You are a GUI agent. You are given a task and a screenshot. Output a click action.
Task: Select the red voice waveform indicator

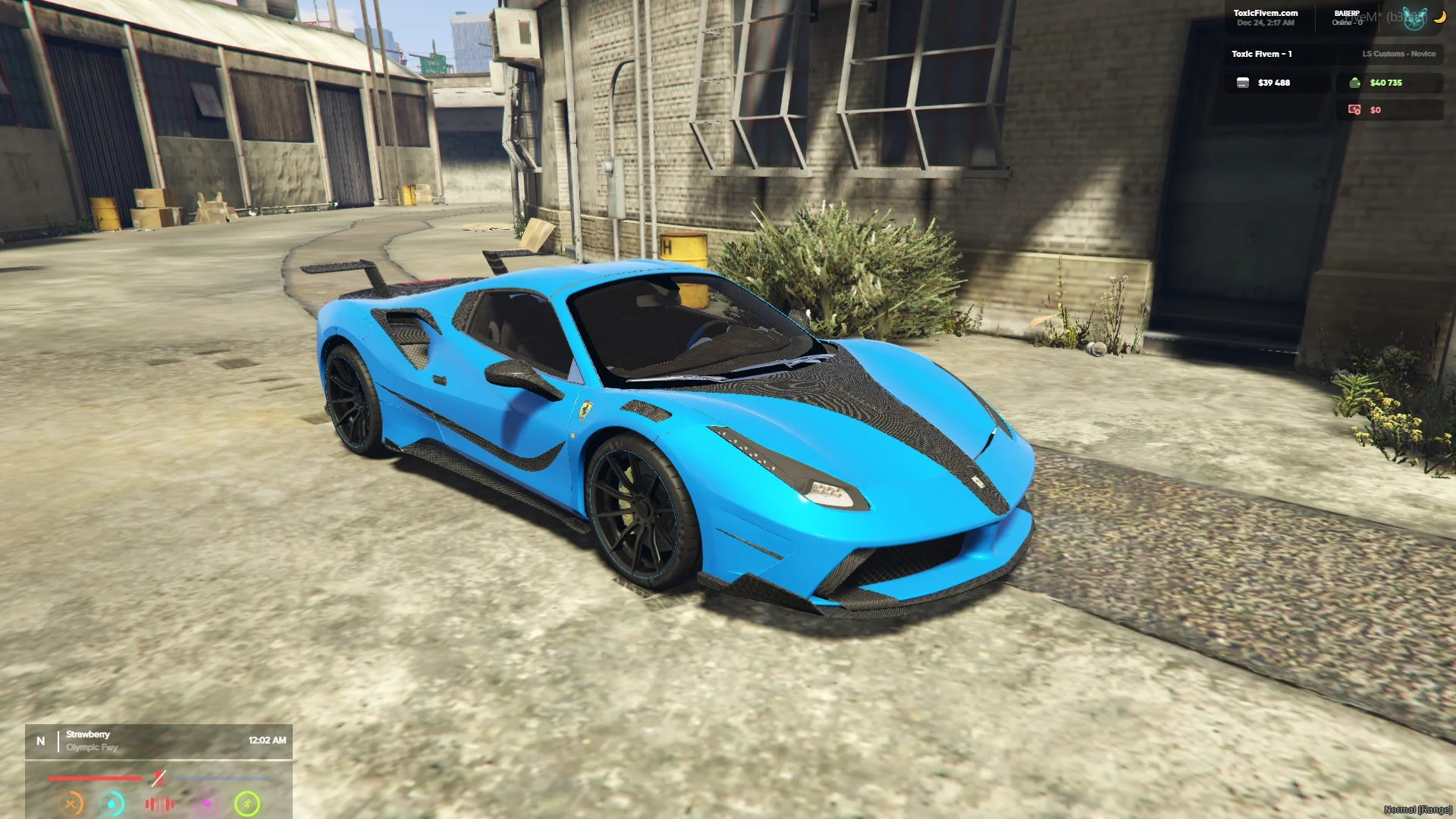click(159, 804)
